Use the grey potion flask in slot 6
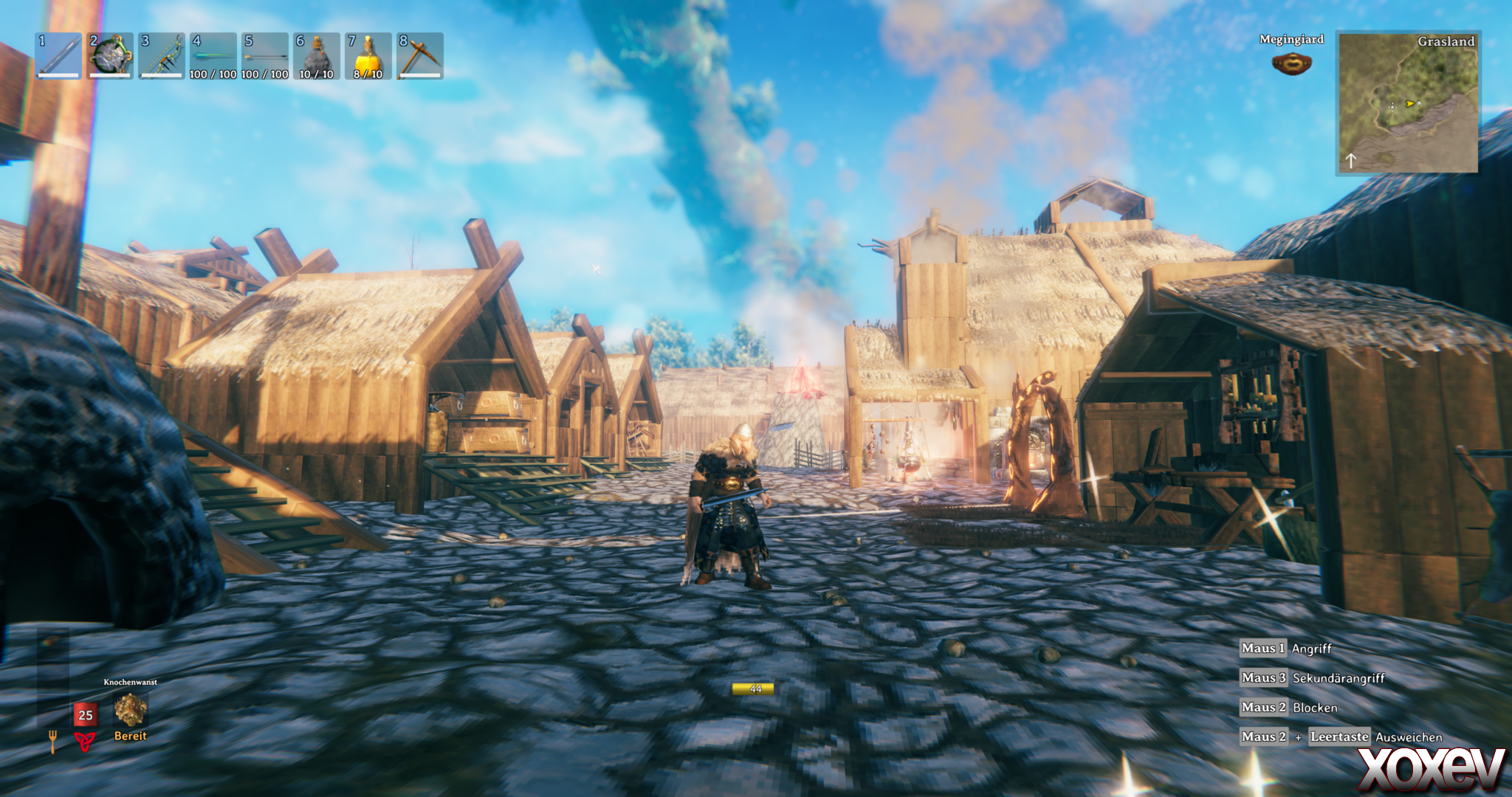This screenshot has height=797, width=1512. click(317, 56)
